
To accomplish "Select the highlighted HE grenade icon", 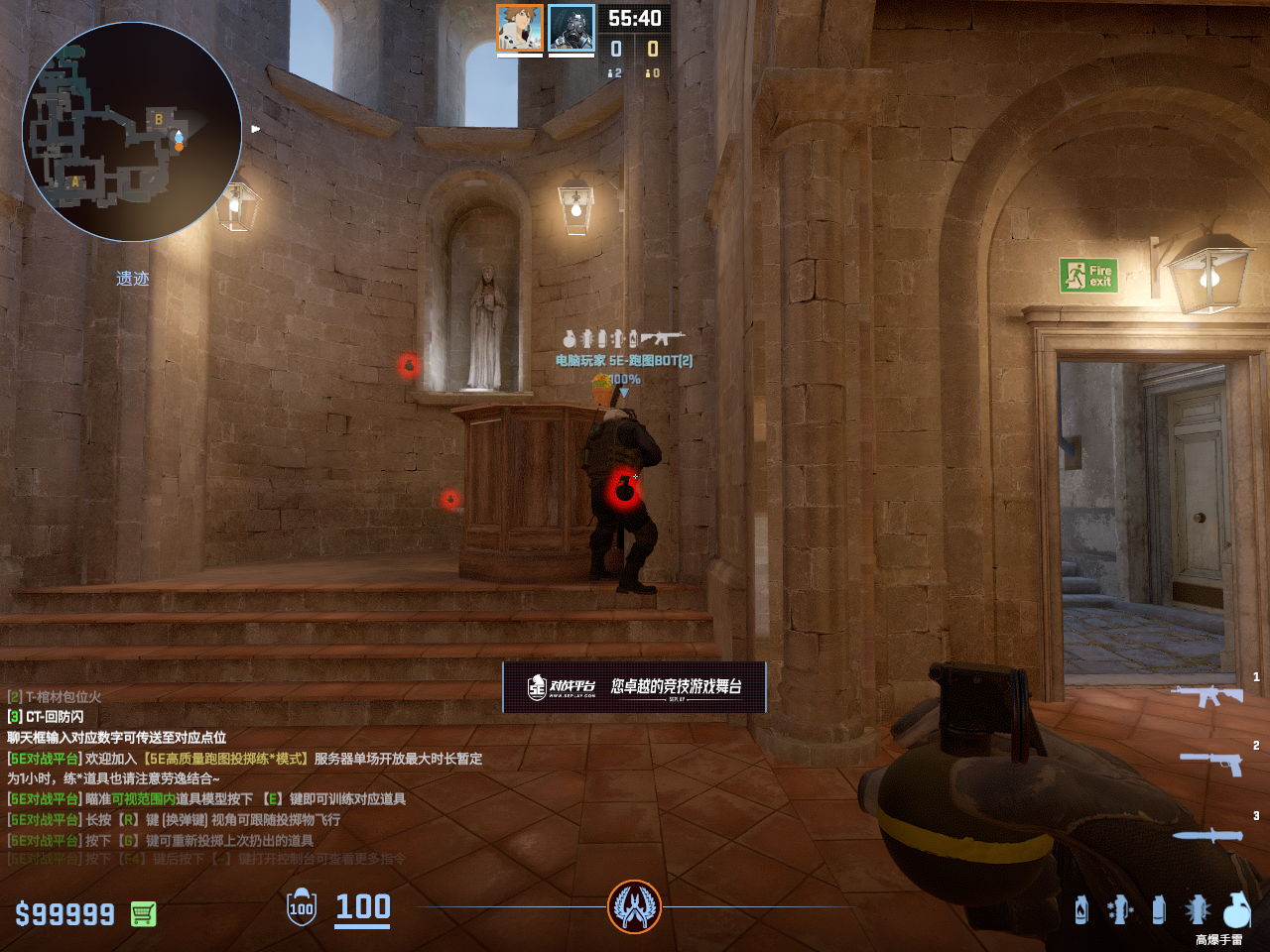I will tap(1236, 909).
